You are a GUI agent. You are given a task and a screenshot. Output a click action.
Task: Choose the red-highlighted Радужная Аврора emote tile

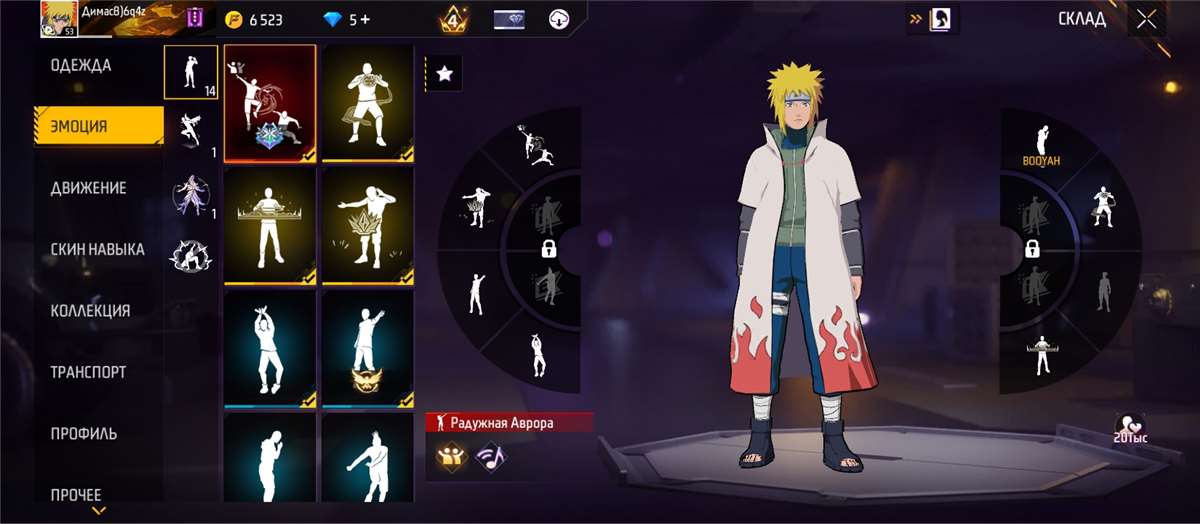[270, 103]
